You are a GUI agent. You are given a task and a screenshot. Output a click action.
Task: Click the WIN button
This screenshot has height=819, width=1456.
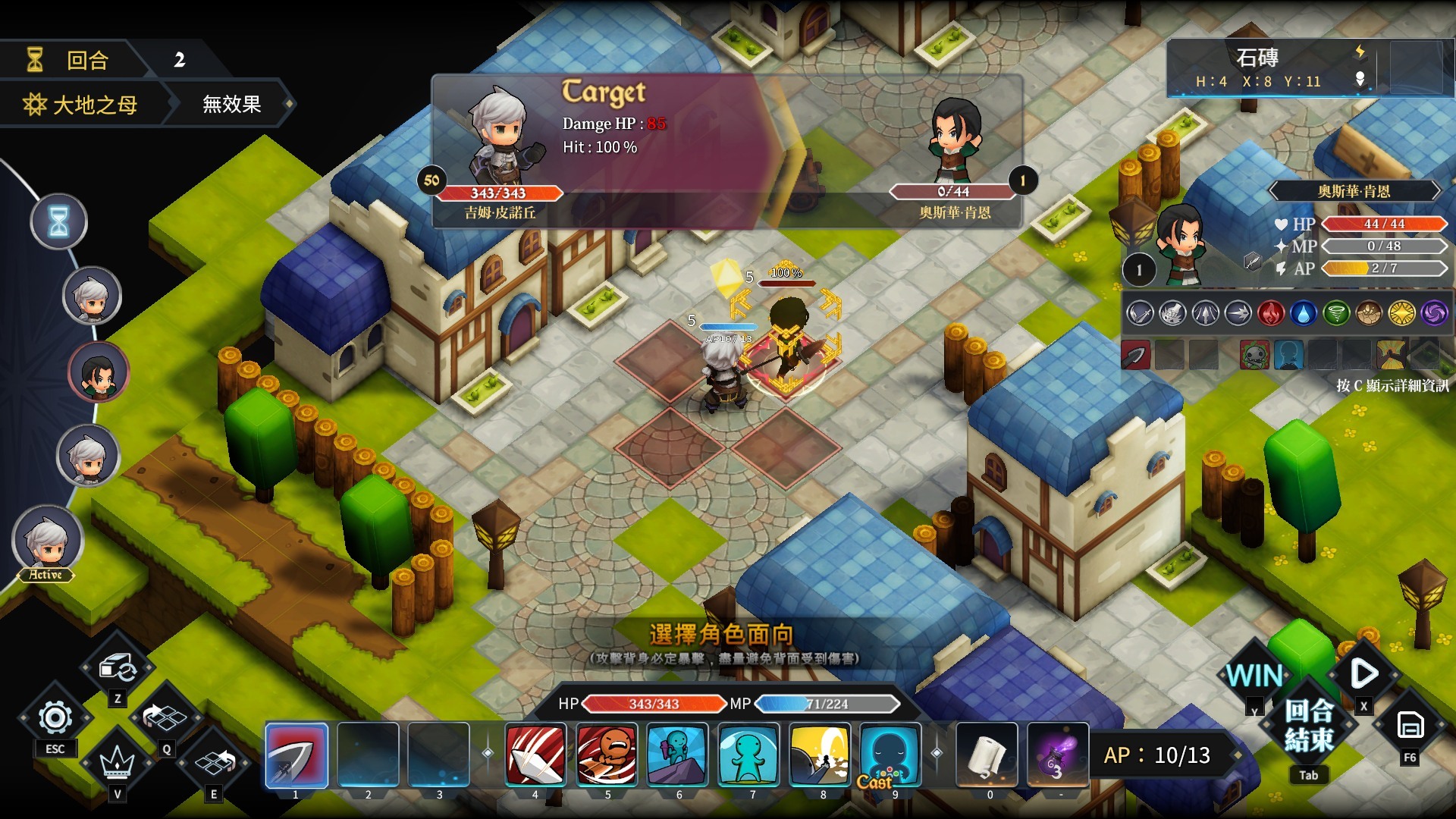(1254, 675)
